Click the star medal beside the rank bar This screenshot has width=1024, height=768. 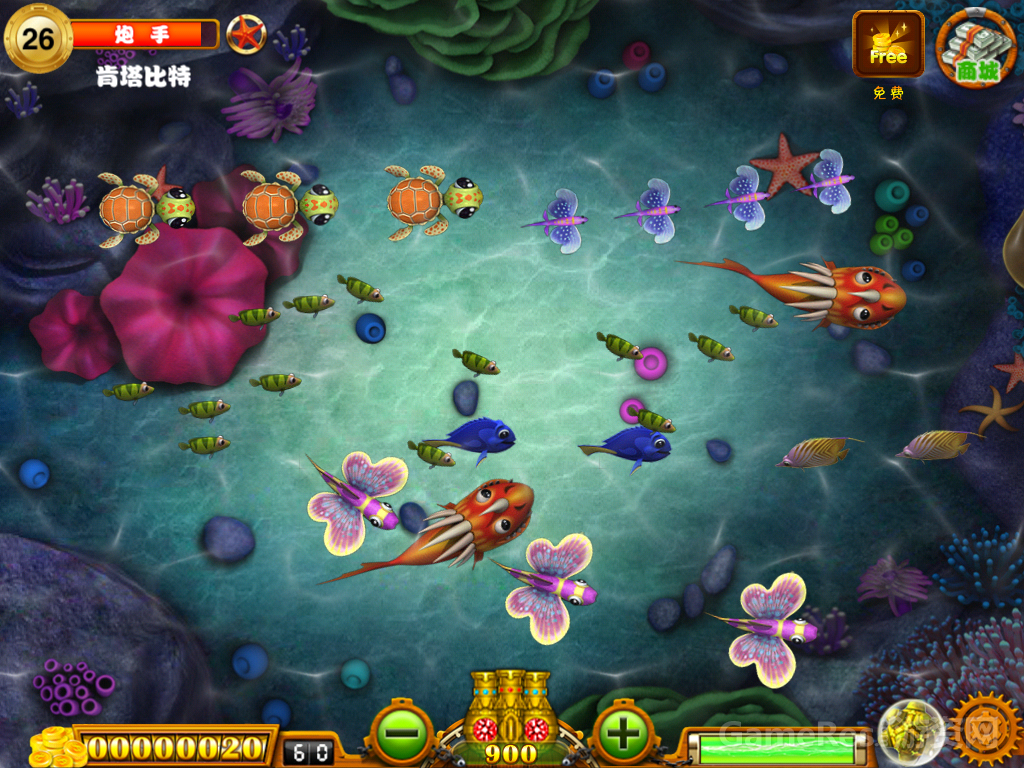click(x=245, y=35)
